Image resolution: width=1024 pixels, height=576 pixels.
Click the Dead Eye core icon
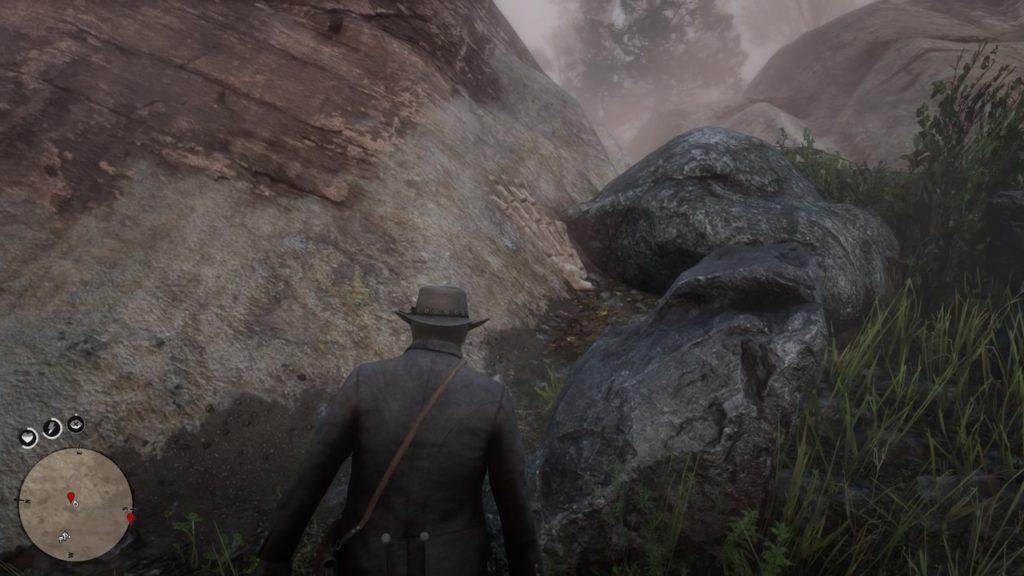point(76,424)
